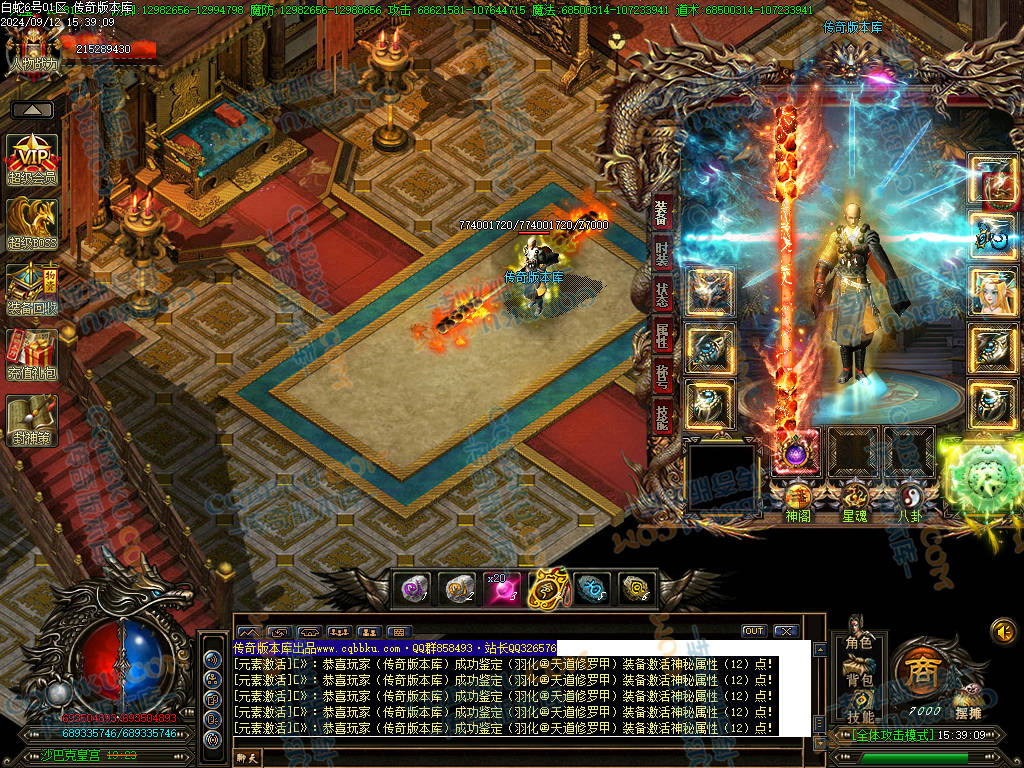Switch to the 属性 attributes tab

(662, 336)
